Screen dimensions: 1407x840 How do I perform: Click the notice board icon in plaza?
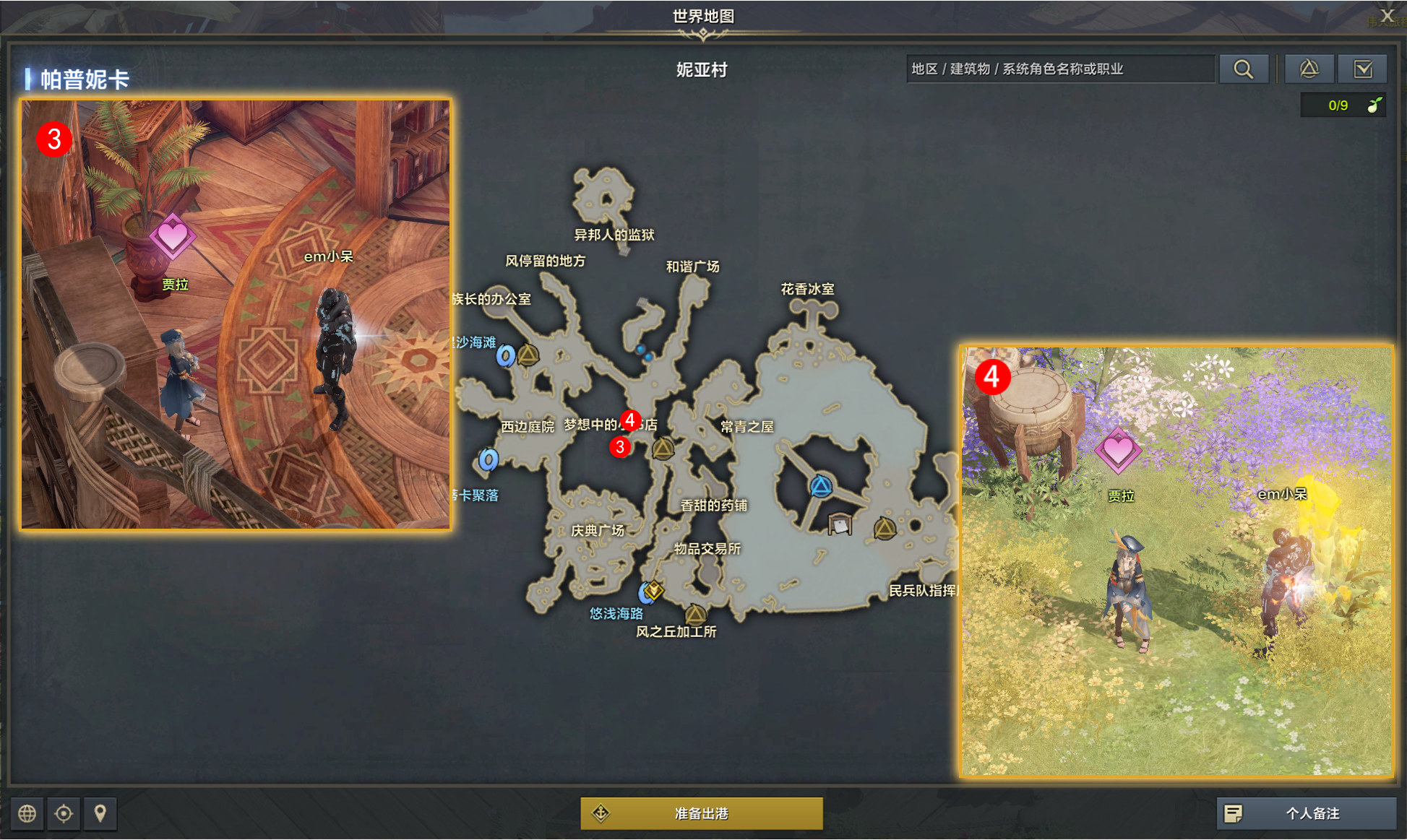(x=839, y=524)
